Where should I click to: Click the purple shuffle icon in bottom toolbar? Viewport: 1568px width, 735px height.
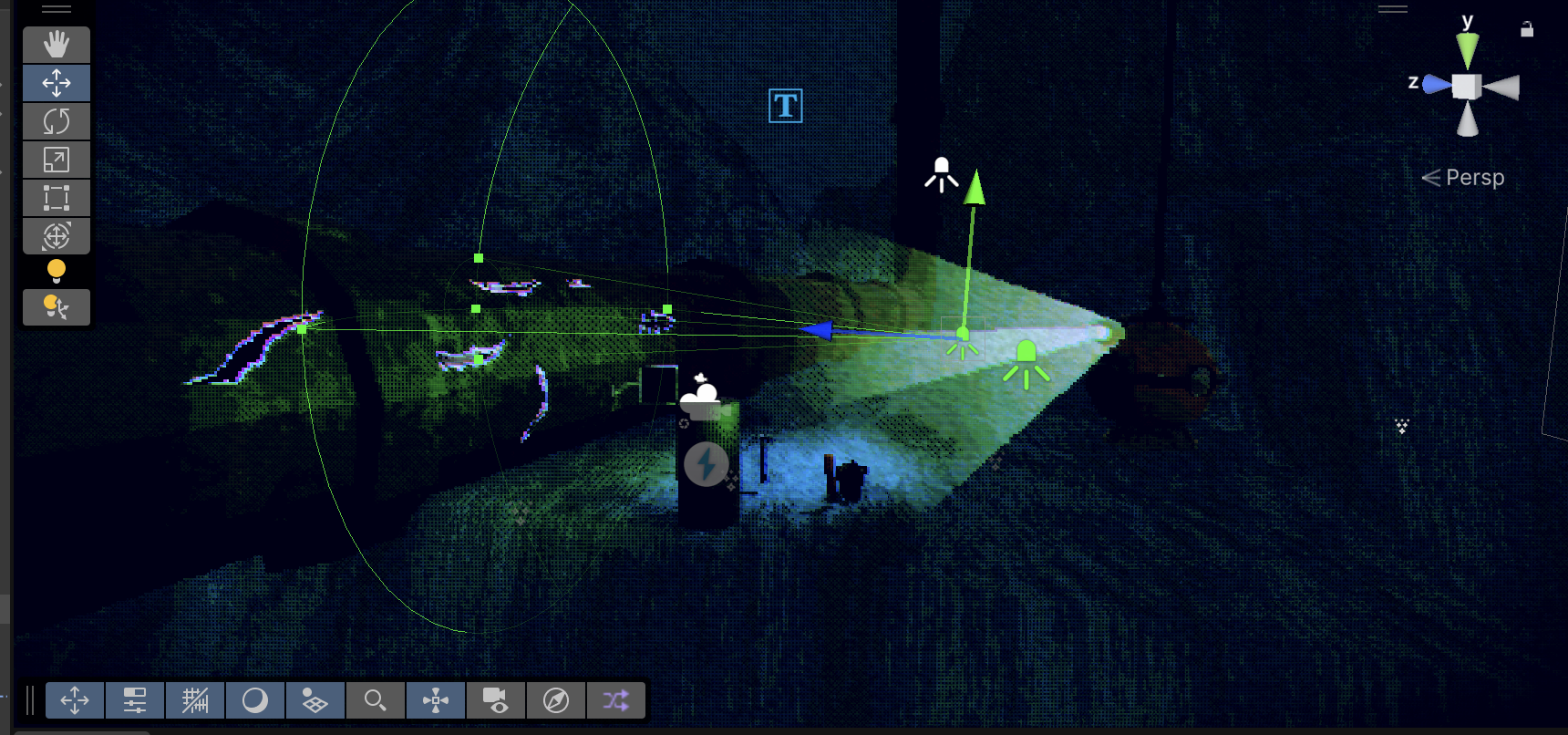pos(615,700)
